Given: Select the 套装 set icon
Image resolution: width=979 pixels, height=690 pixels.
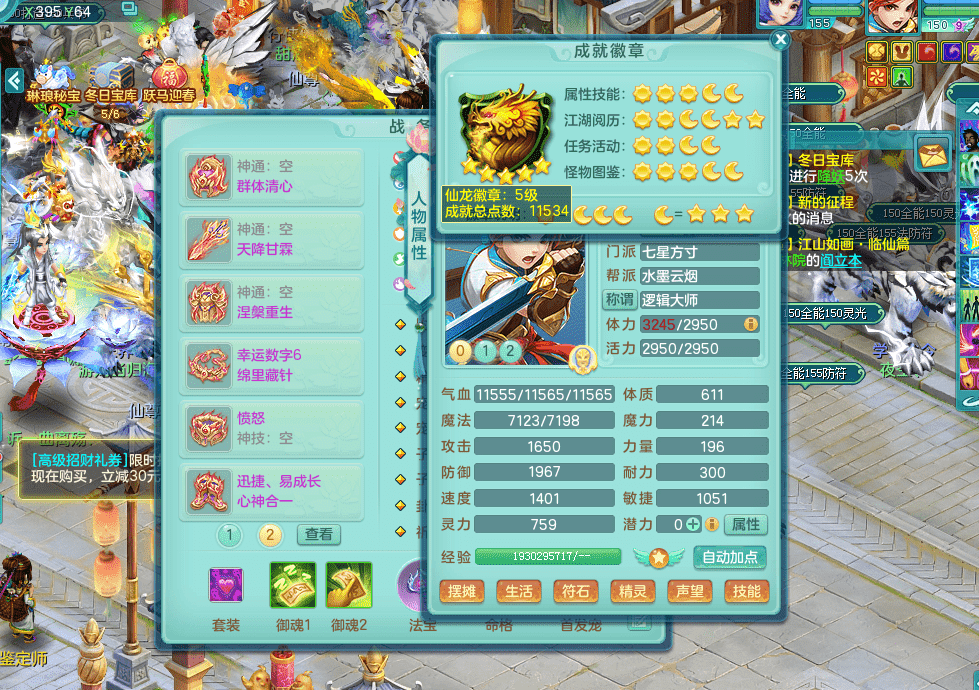Looking at the screenshot, I should pyautogui.click(x=226, y=585).
